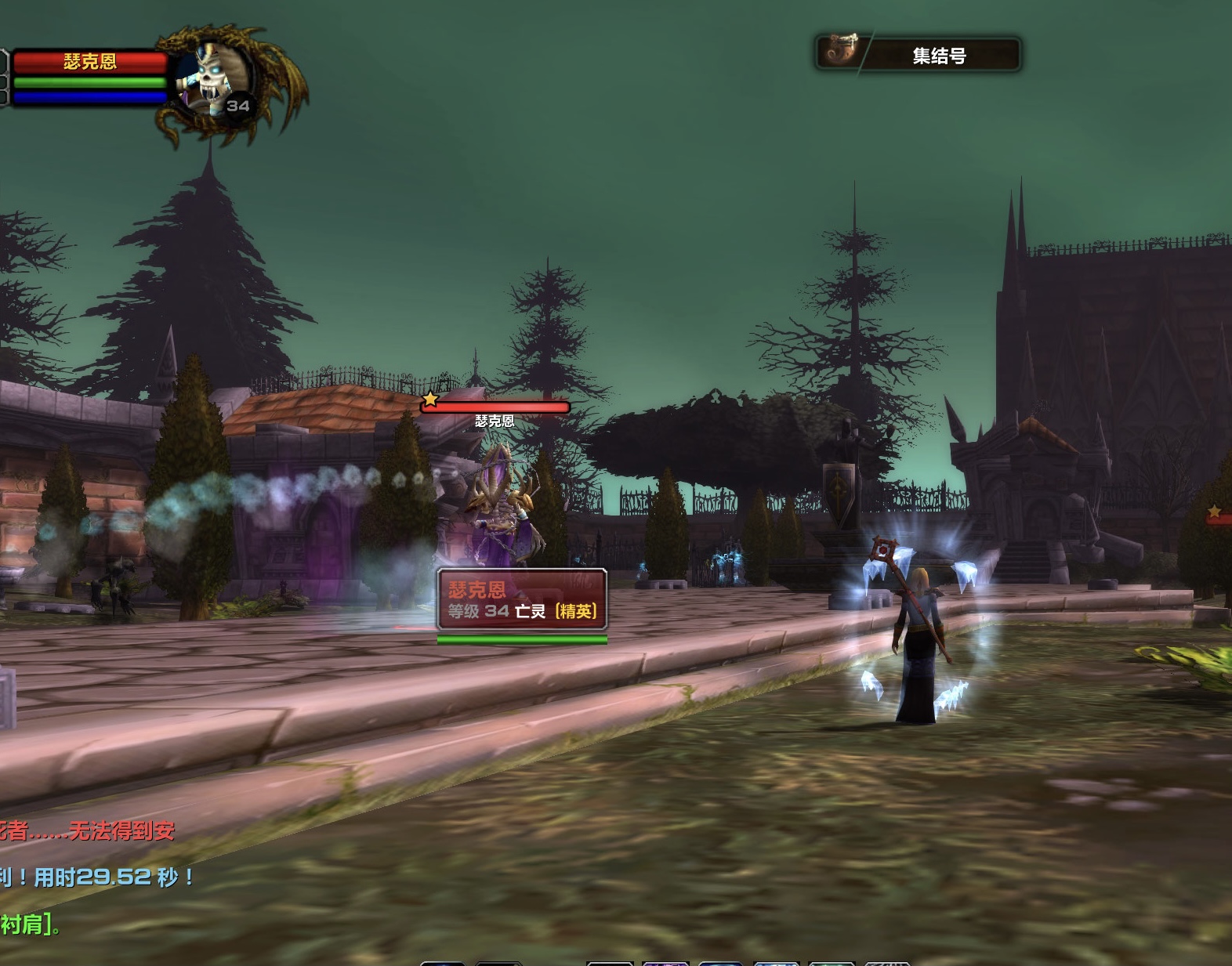The image size is (1232, 966).
Task: Open the 集结号 panel button
Action: [918, 54]
